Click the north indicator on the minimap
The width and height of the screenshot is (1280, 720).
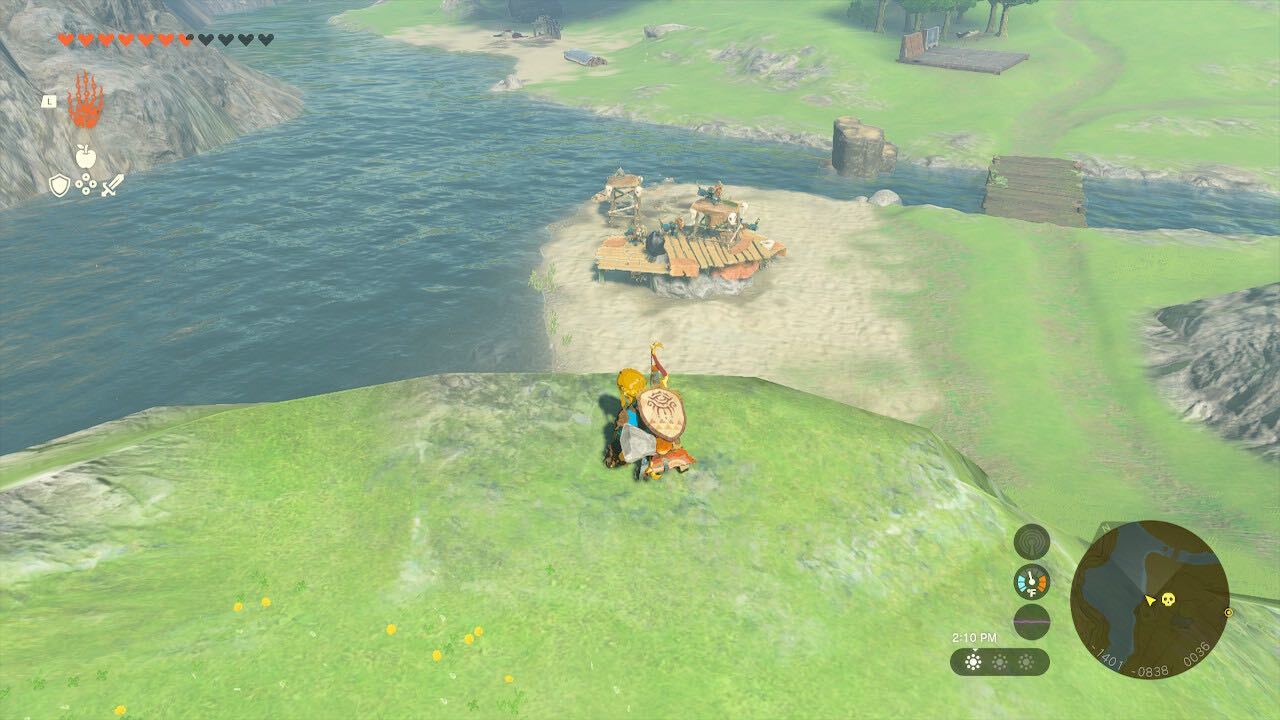(1104, 527)
